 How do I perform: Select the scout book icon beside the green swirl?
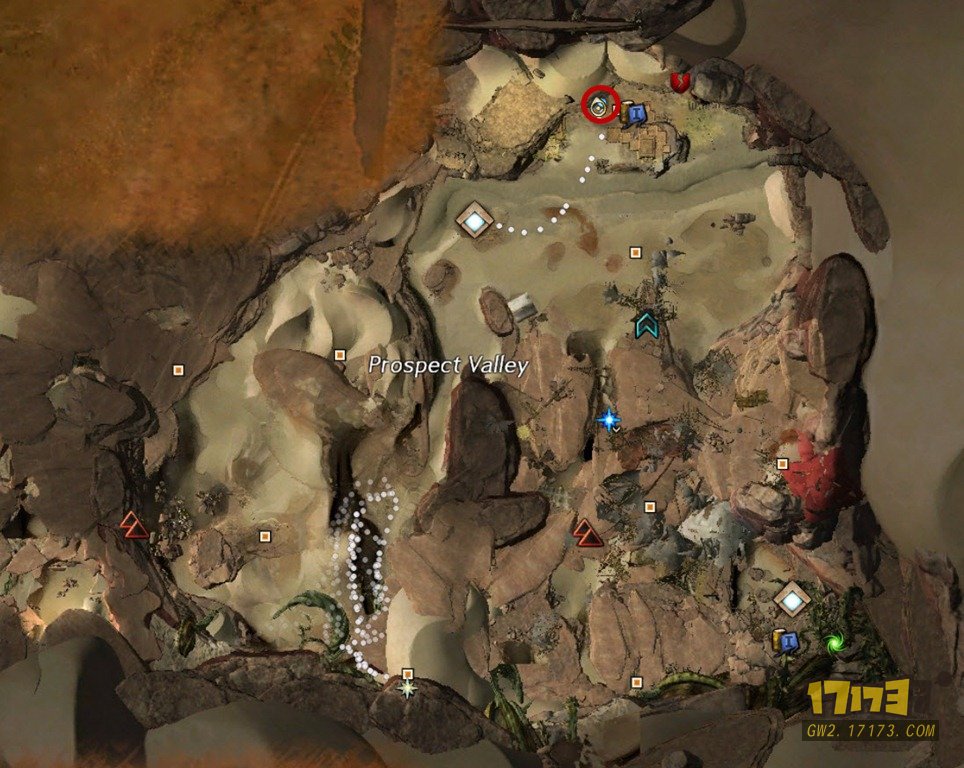(x=787, y=641)
